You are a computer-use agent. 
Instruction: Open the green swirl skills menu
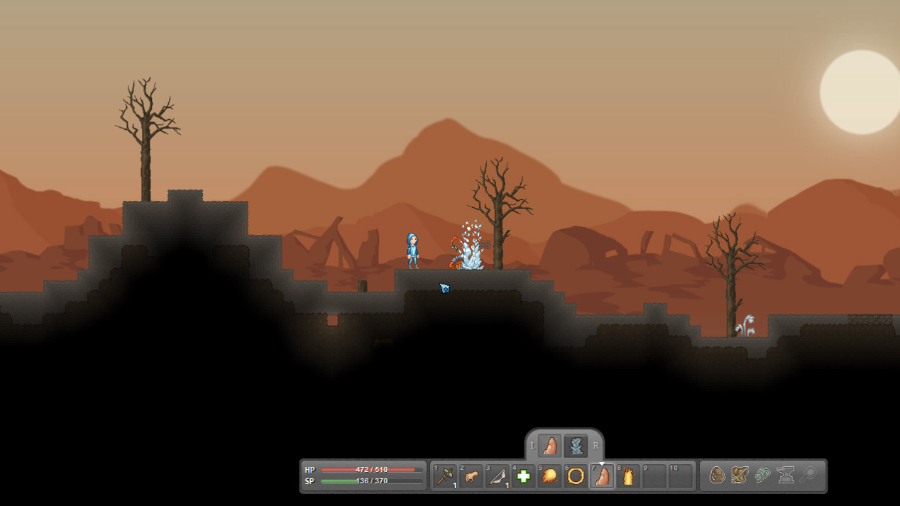[x=763, y=476]
